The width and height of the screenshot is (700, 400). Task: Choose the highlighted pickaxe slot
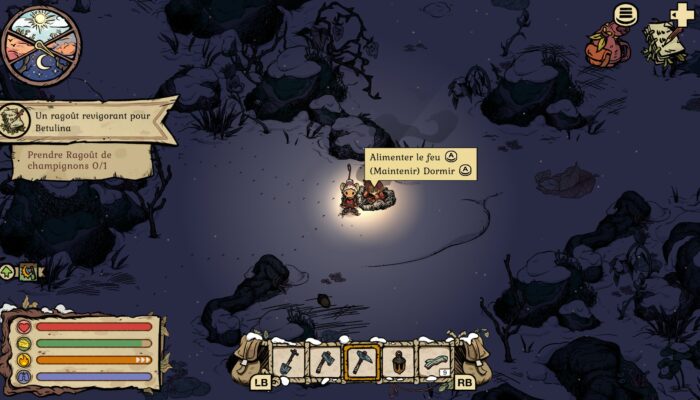pos(361,361)
